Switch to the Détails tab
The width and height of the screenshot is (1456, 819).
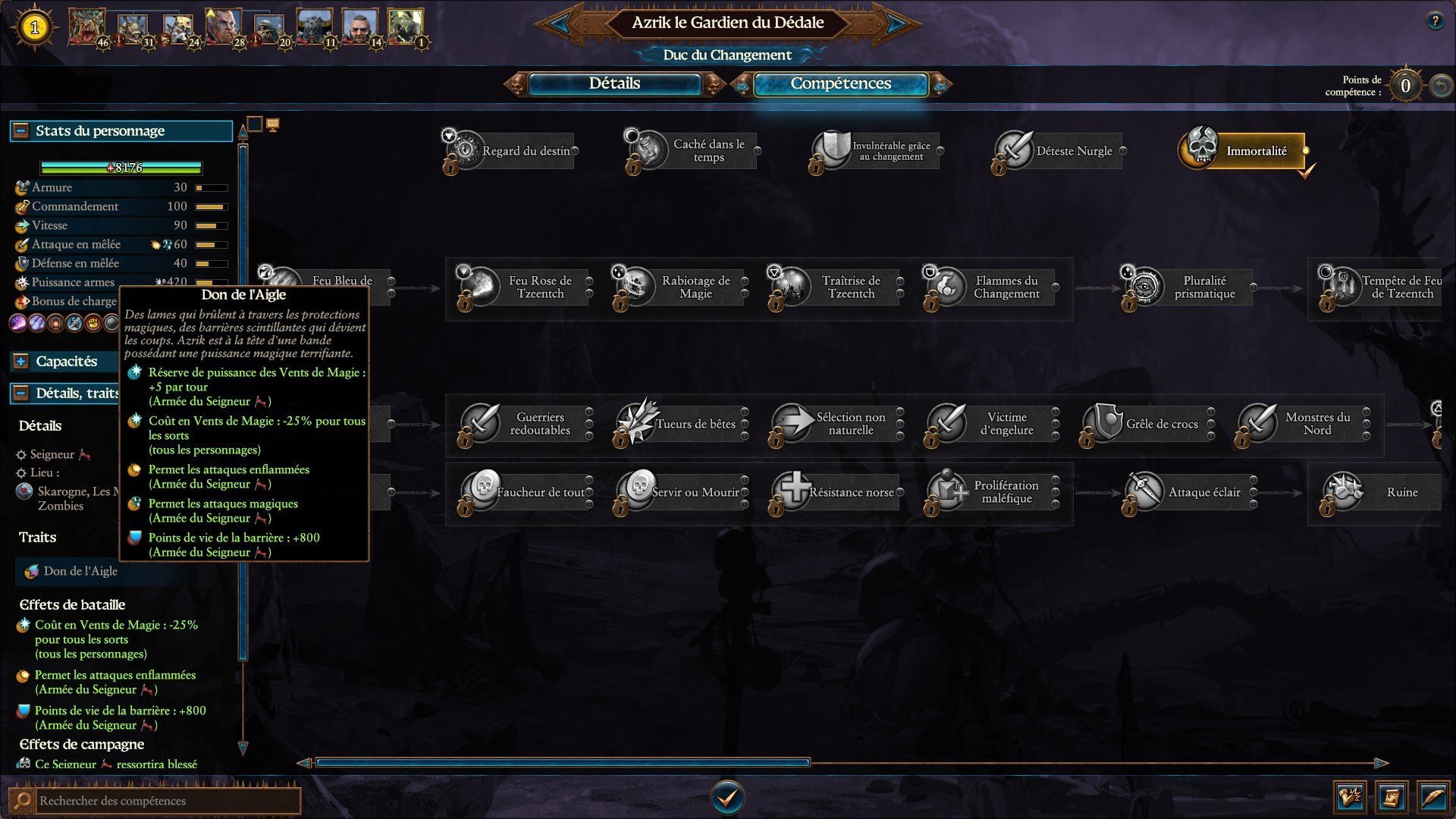pyautogui.click(x=614, y=84)
